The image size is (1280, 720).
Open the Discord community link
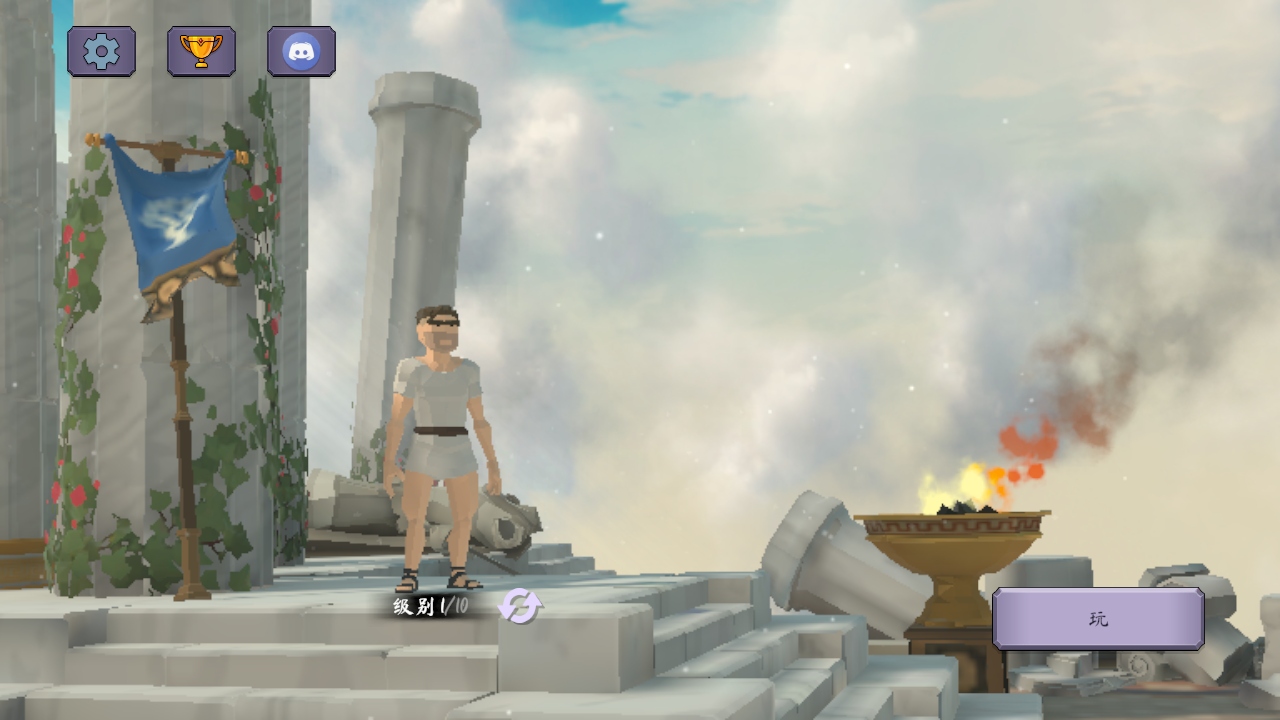pos(301,51)
